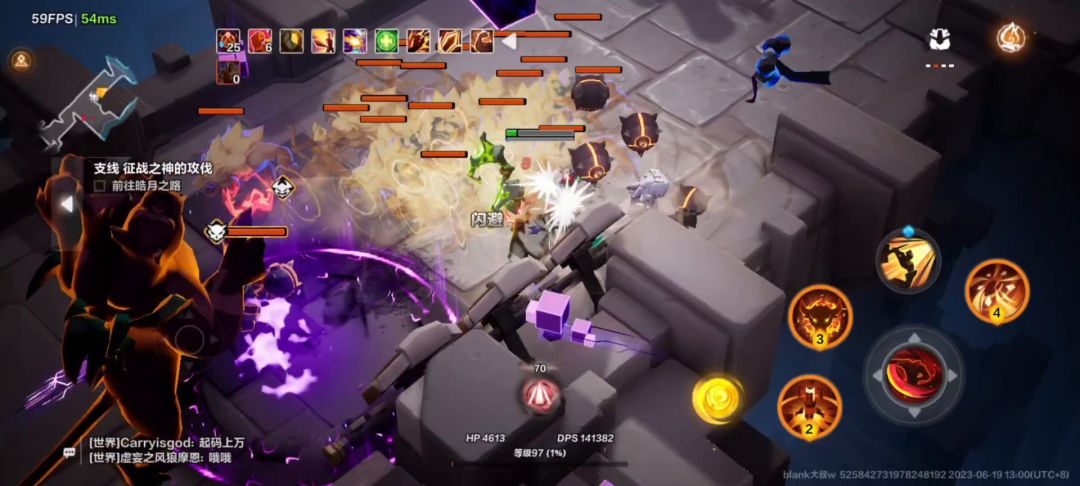
Task: Collapse the buff bar with the white arrow
Action: point(511,41)
